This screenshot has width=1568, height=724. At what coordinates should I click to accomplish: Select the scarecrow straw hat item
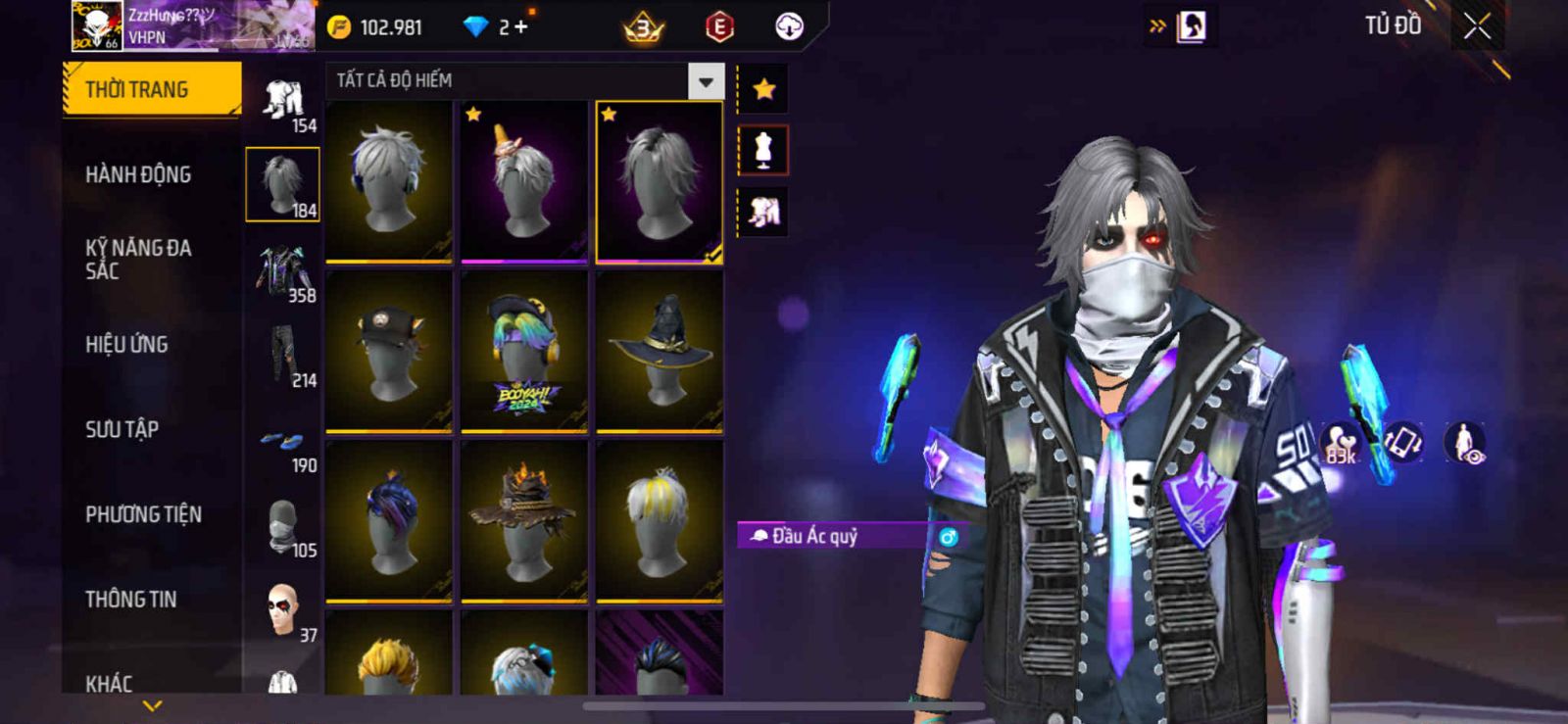pos(524,521)
